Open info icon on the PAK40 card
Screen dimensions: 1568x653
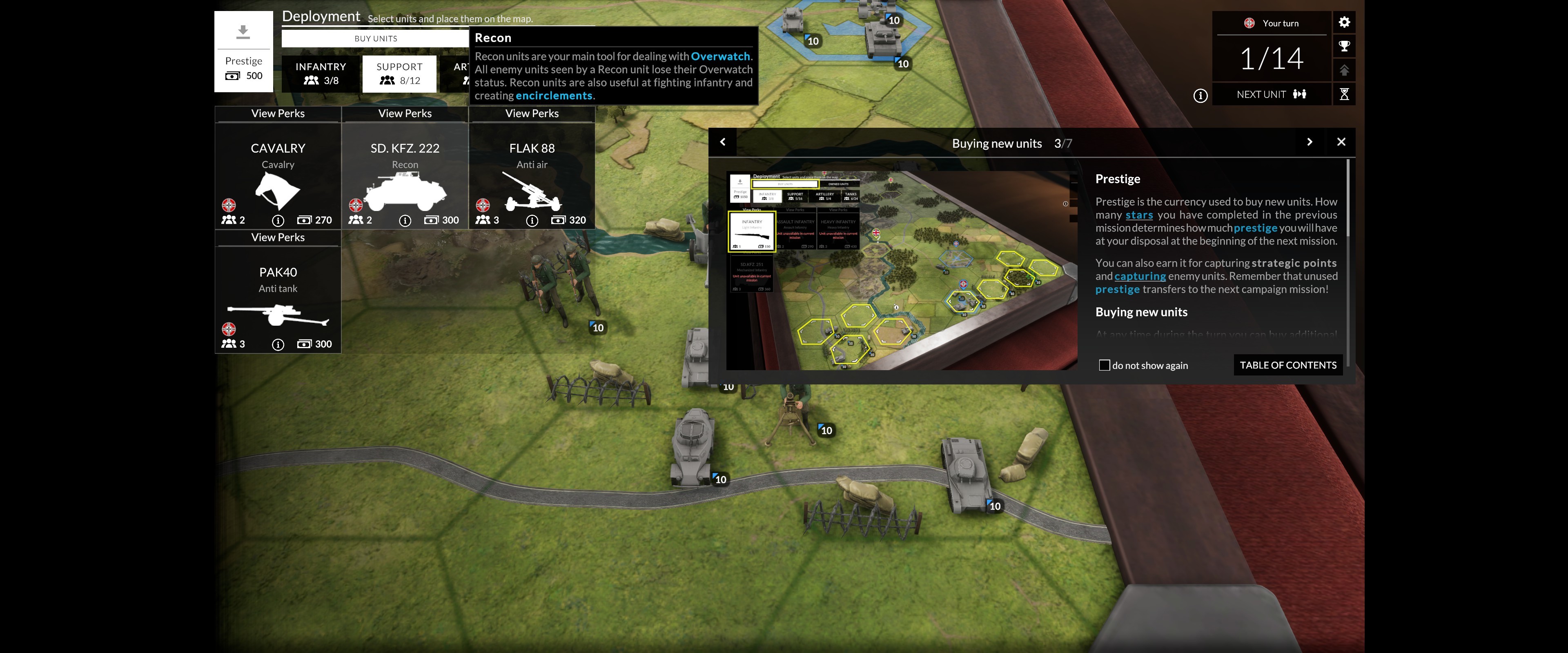(x=278, y=344)
